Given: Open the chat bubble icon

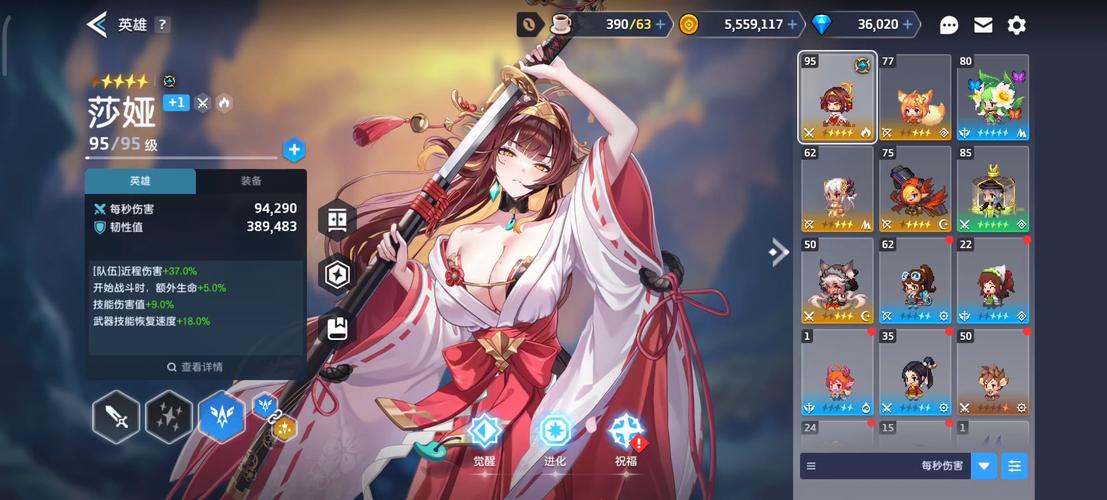Looking at the screenshot, I should pyautogui.click(x=949, y=25).
